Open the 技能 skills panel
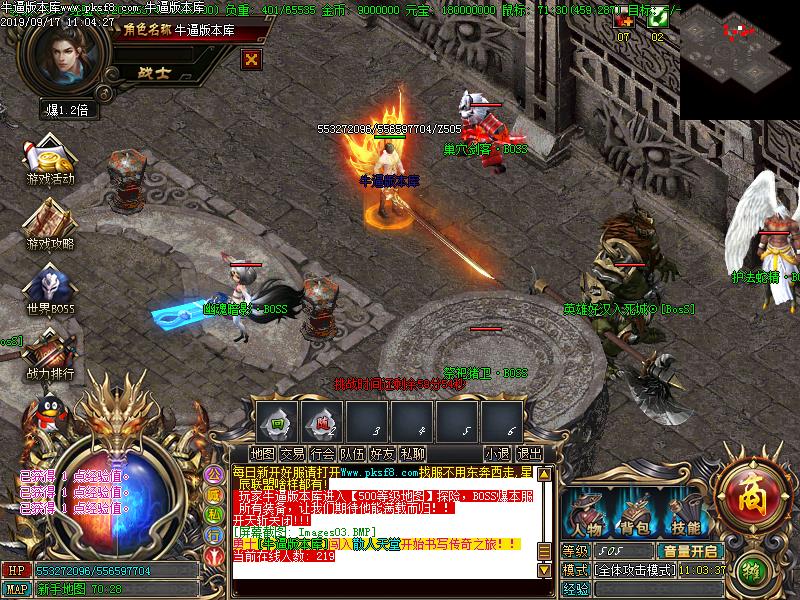The width and height of the screenshot is (800, 600). (x=685, y=514)
